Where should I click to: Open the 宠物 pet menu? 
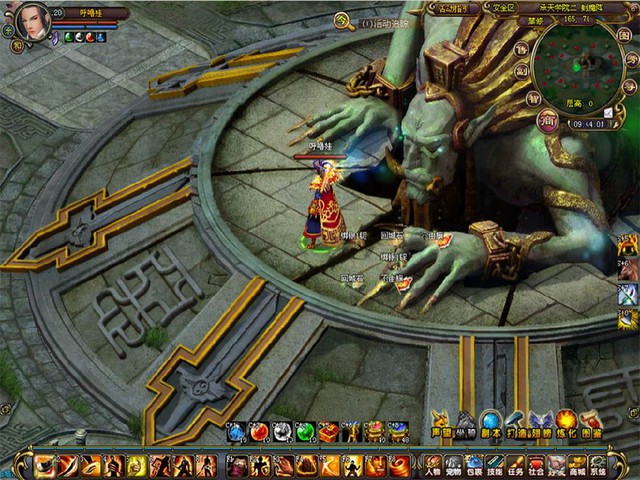tap(453, 465)
